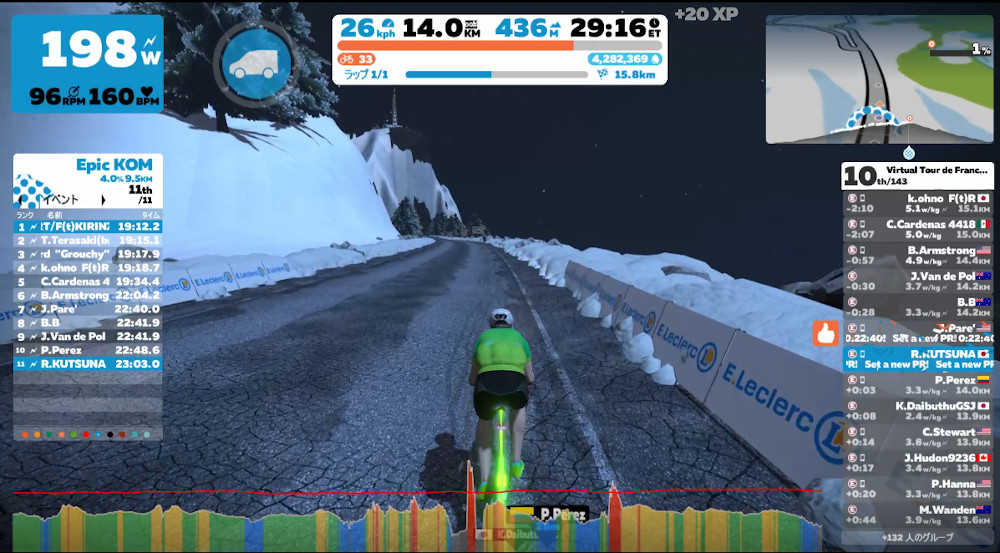Viewport: 1000px width, 553px height.
Task: Select T.Terasaki in the Epic KOM leaderboard
Action: [87, 240]
